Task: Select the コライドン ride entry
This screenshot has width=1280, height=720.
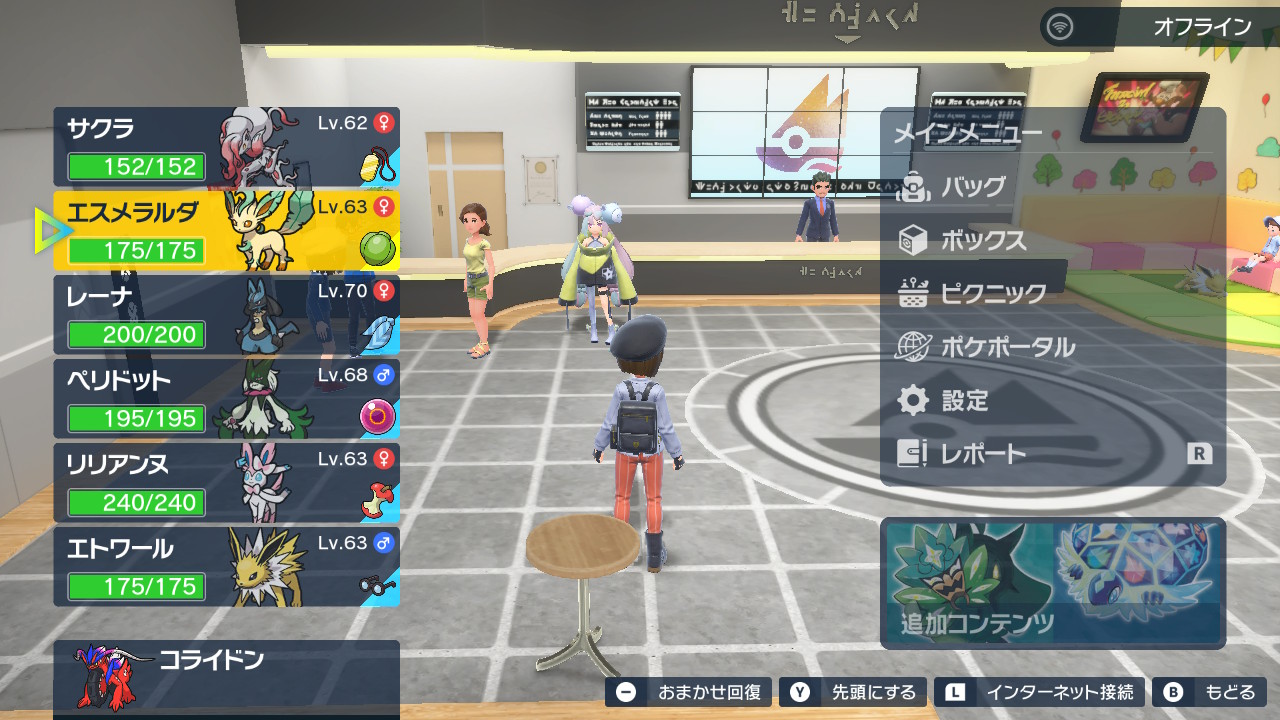Action: 226,676
